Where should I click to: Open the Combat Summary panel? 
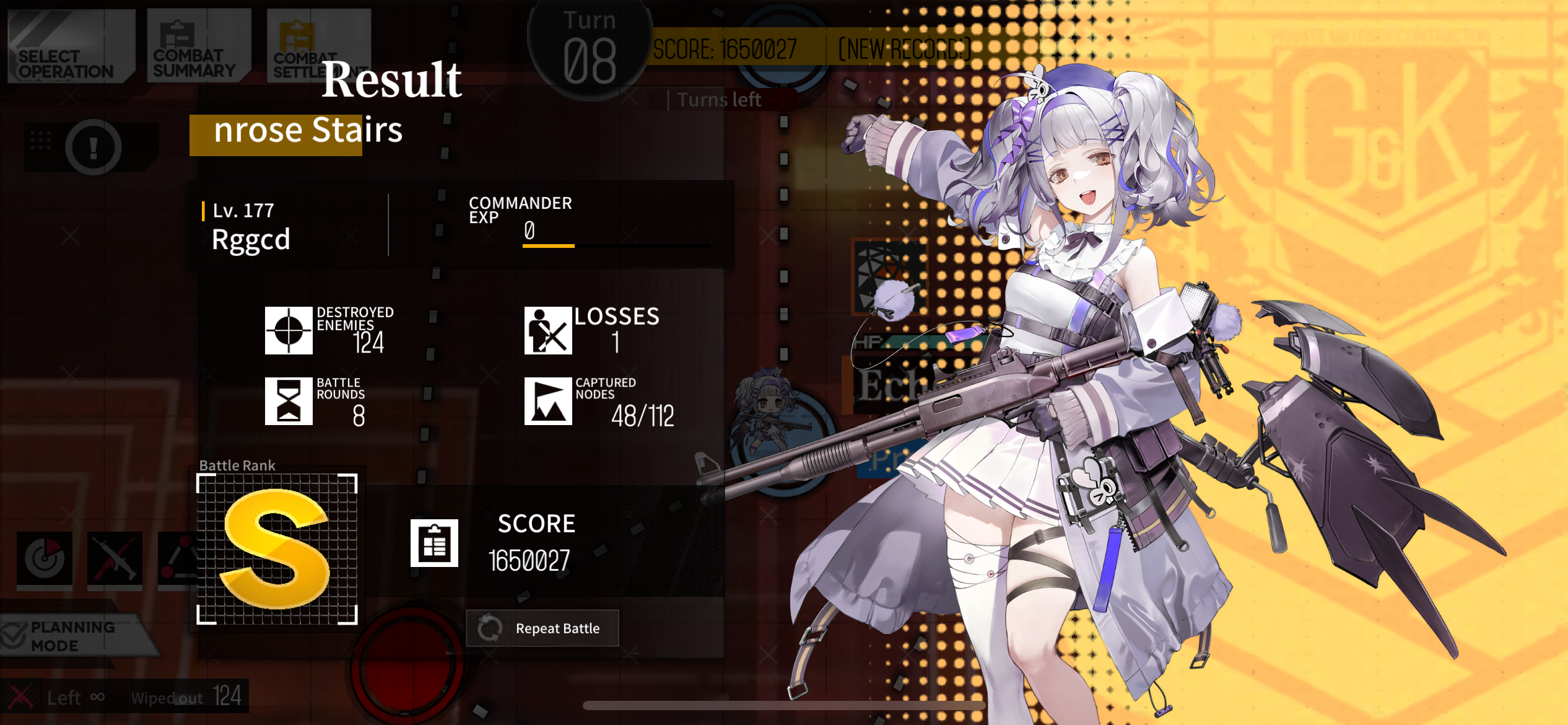tap(198, 47)
